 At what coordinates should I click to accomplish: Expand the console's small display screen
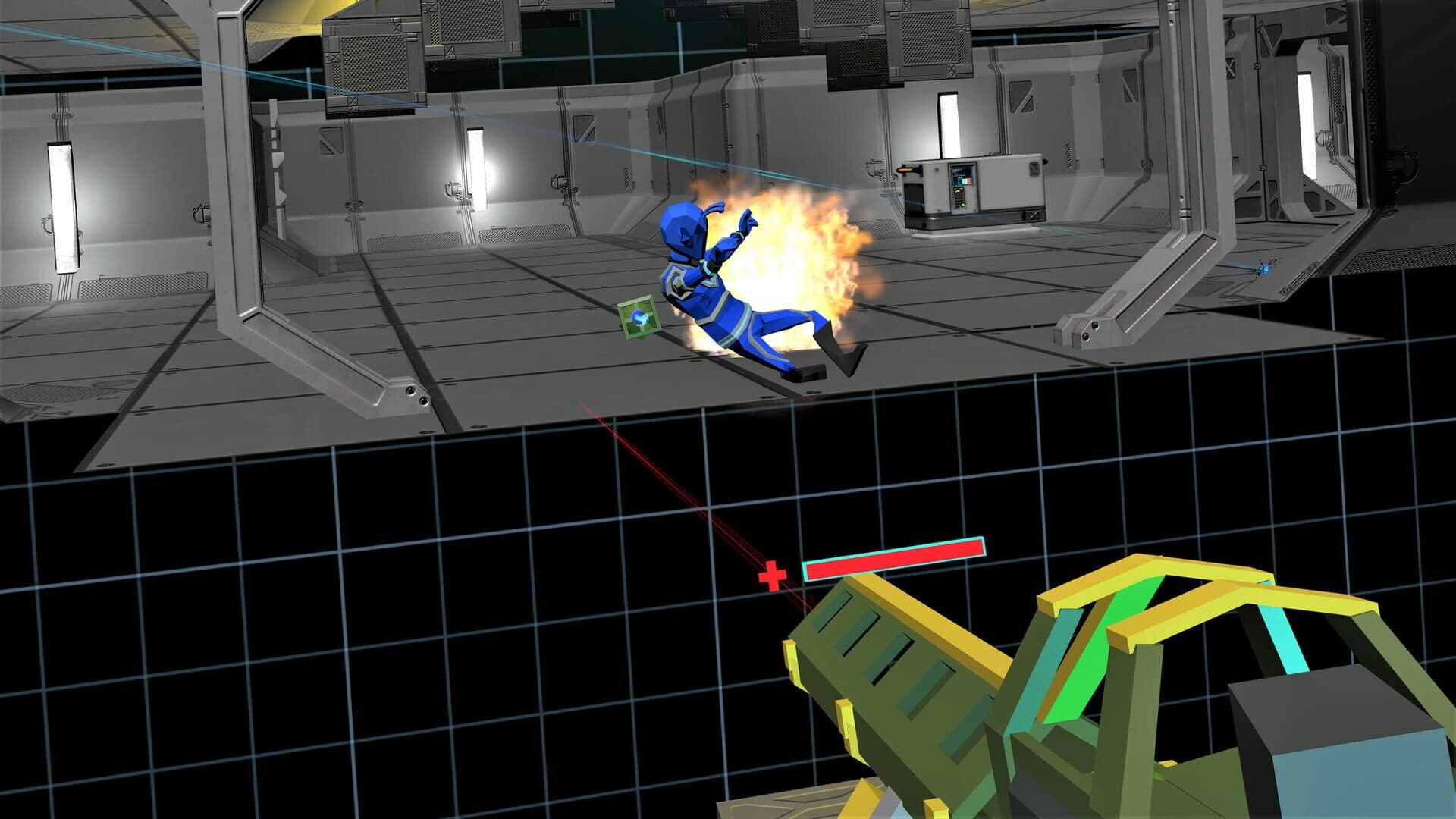(x=962, y=176)
